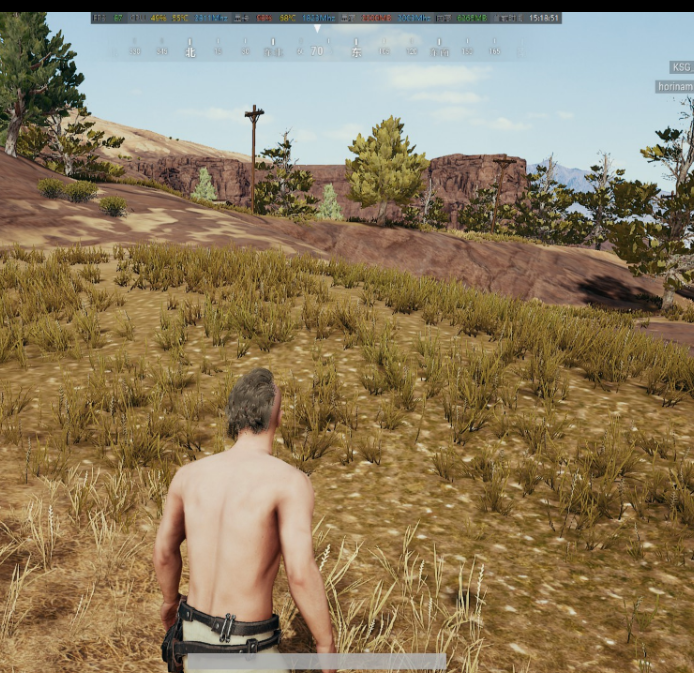Click the compass heading bar
Screen dimensions: 694x673
pos(317,49)
